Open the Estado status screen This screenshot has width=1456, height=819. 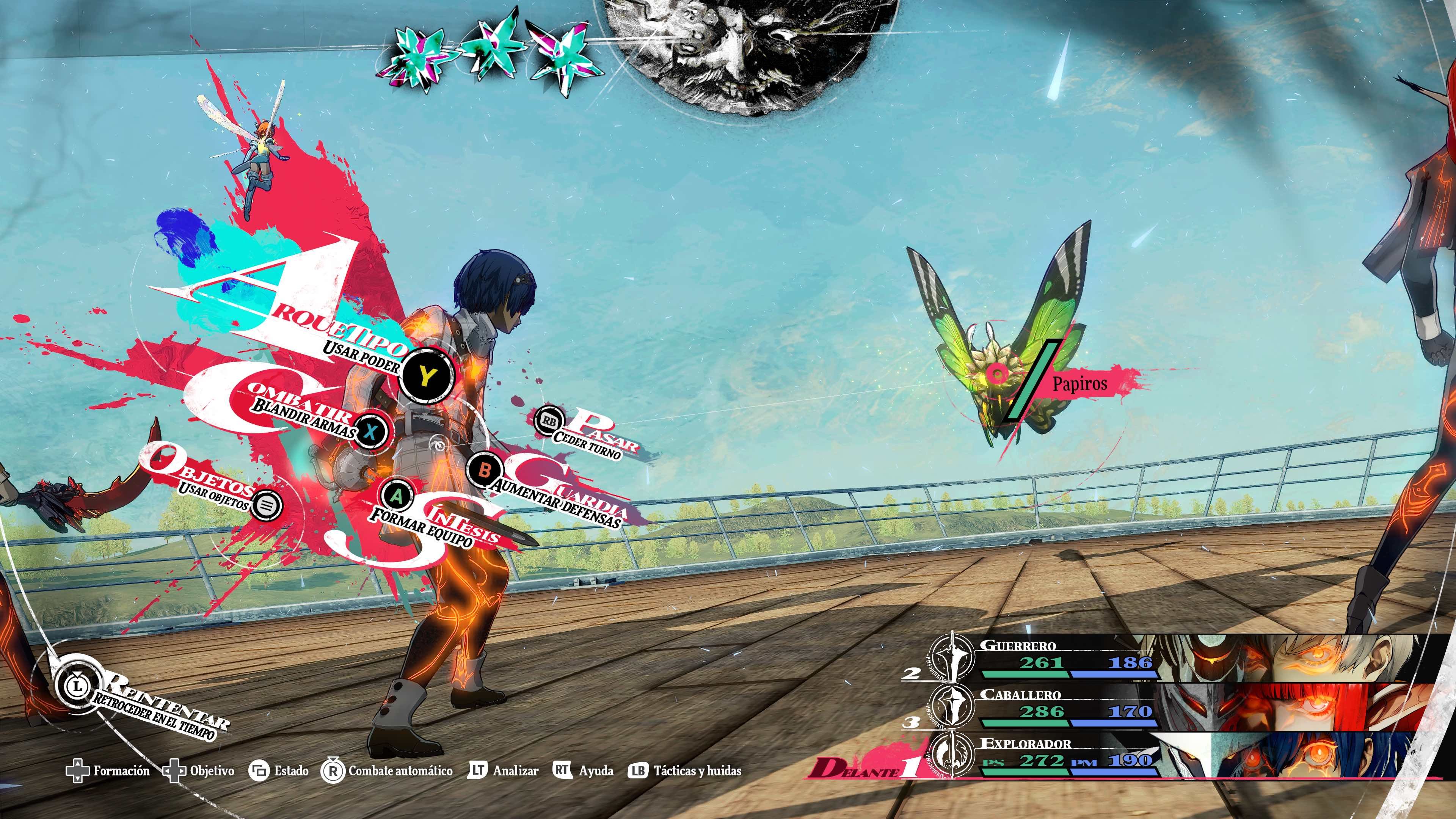[x=279, y=771]
